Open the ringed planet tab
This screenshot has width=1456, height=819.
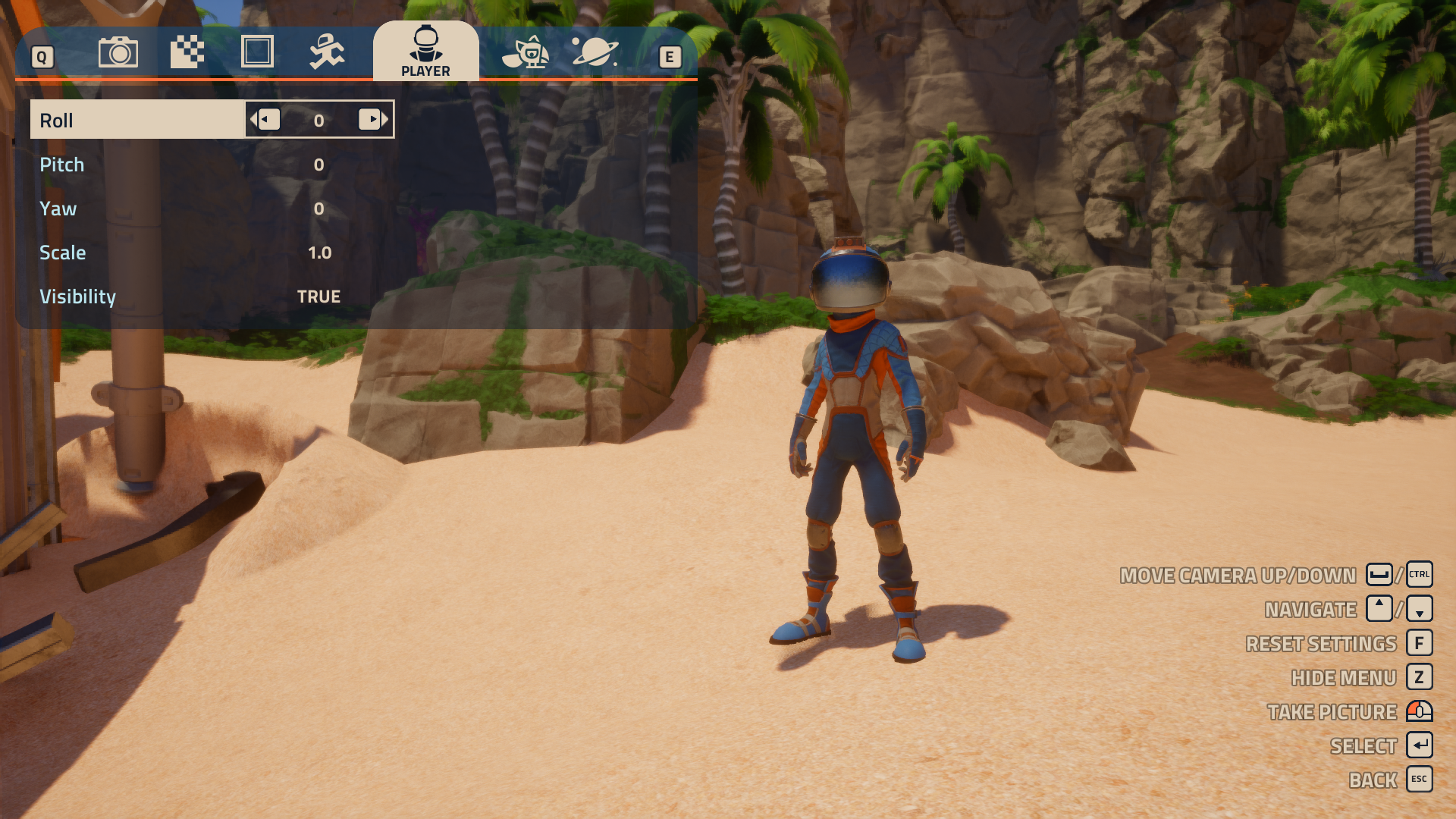tap(595, 53)
